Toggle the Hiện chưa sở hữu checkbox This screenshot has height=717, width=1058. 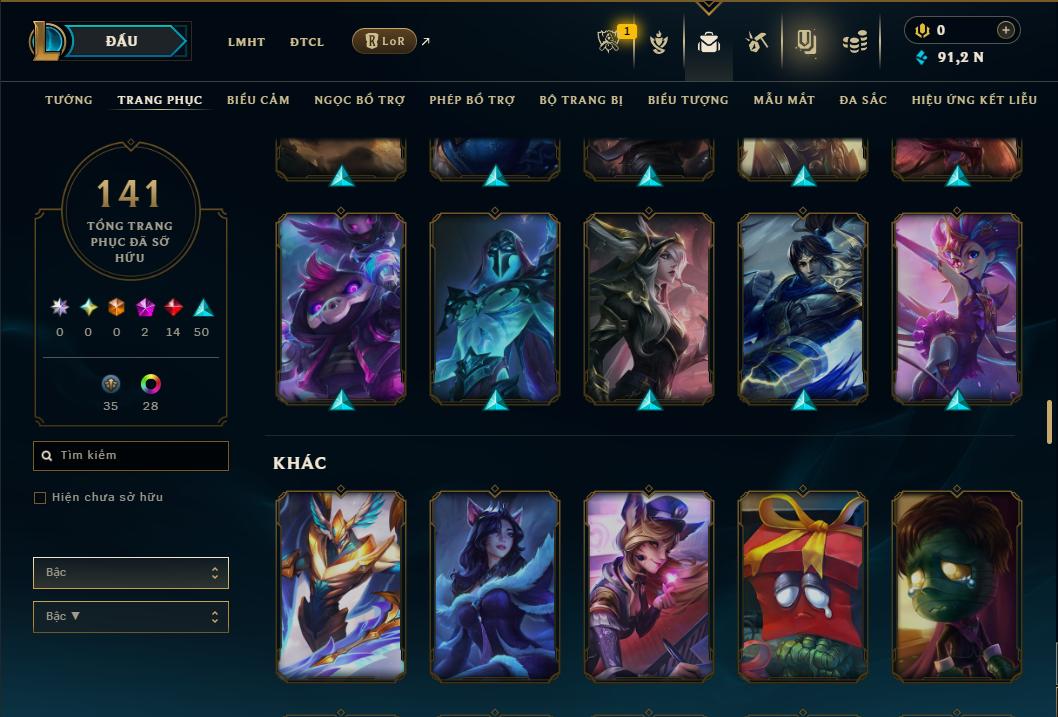pos(40,498)
